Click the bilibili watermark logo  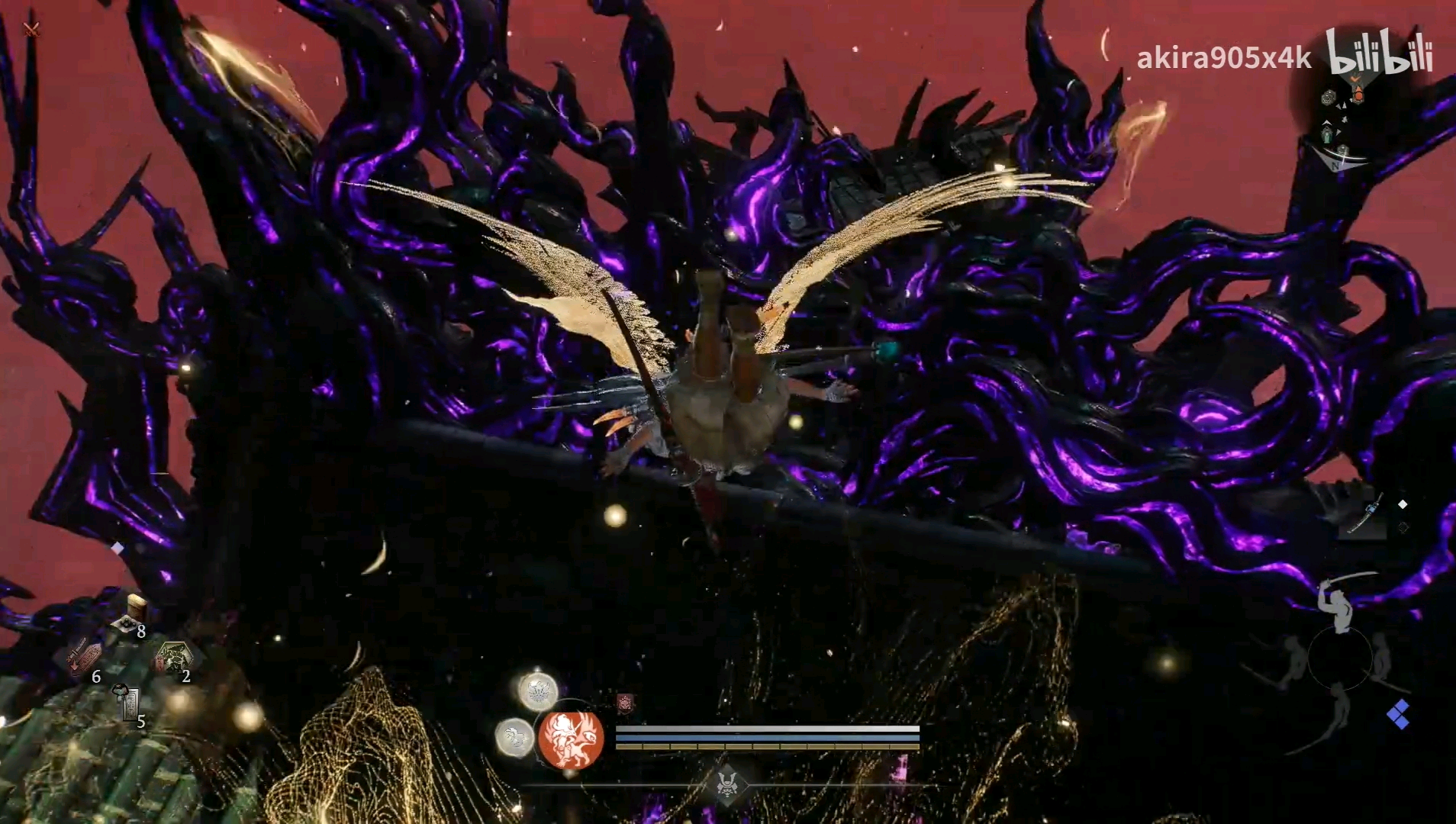click(x=1378, y=52)
